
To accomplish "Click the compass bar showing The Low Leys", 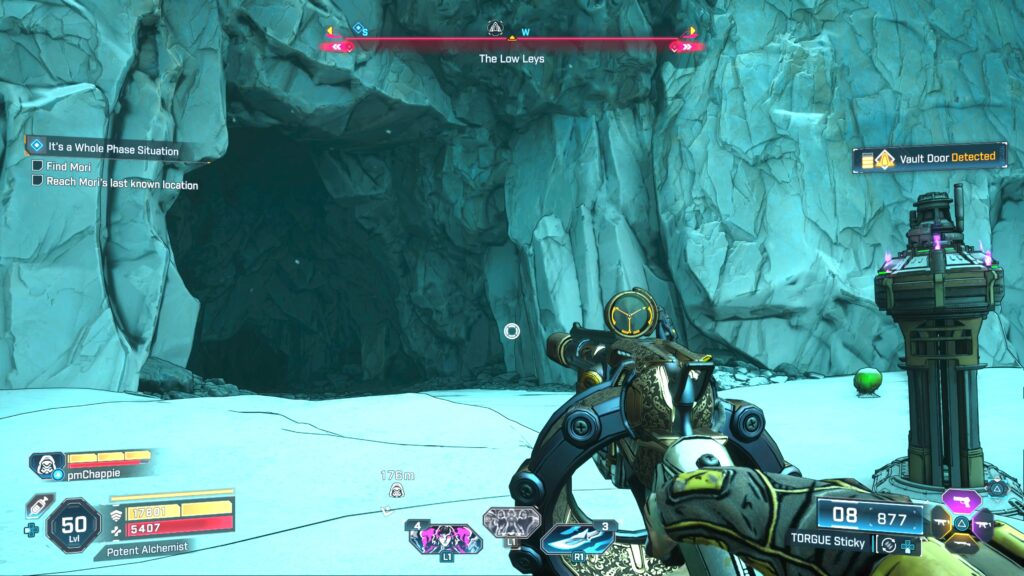I will [x=512, y=42].
